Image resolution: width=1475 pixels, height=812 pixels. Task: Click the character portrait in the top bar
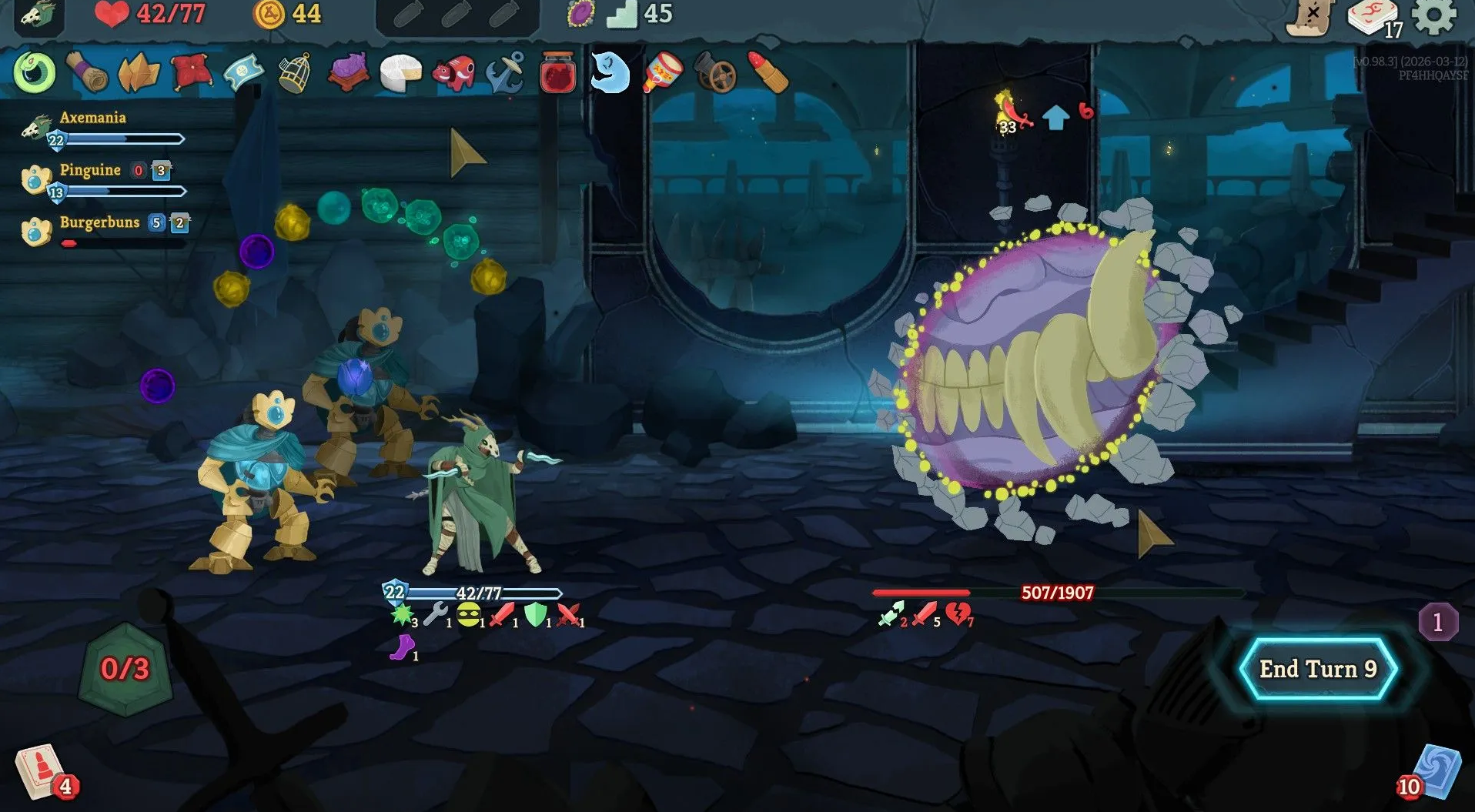(36, 15)
